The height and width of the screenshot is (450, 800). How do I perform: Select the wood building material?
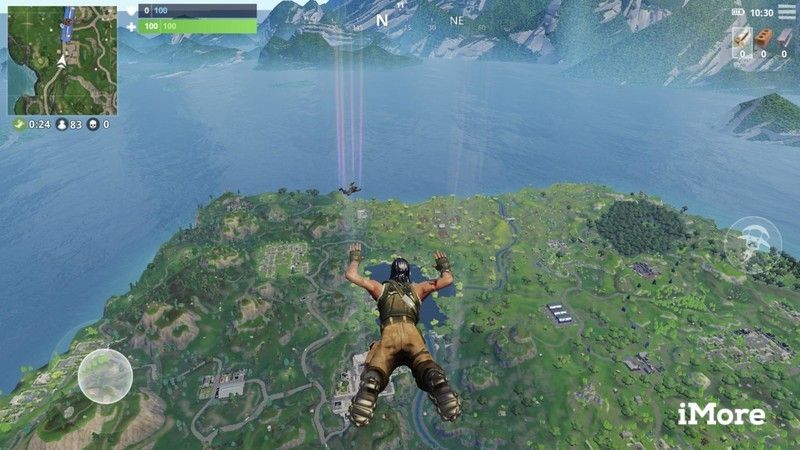click(742, 39)
